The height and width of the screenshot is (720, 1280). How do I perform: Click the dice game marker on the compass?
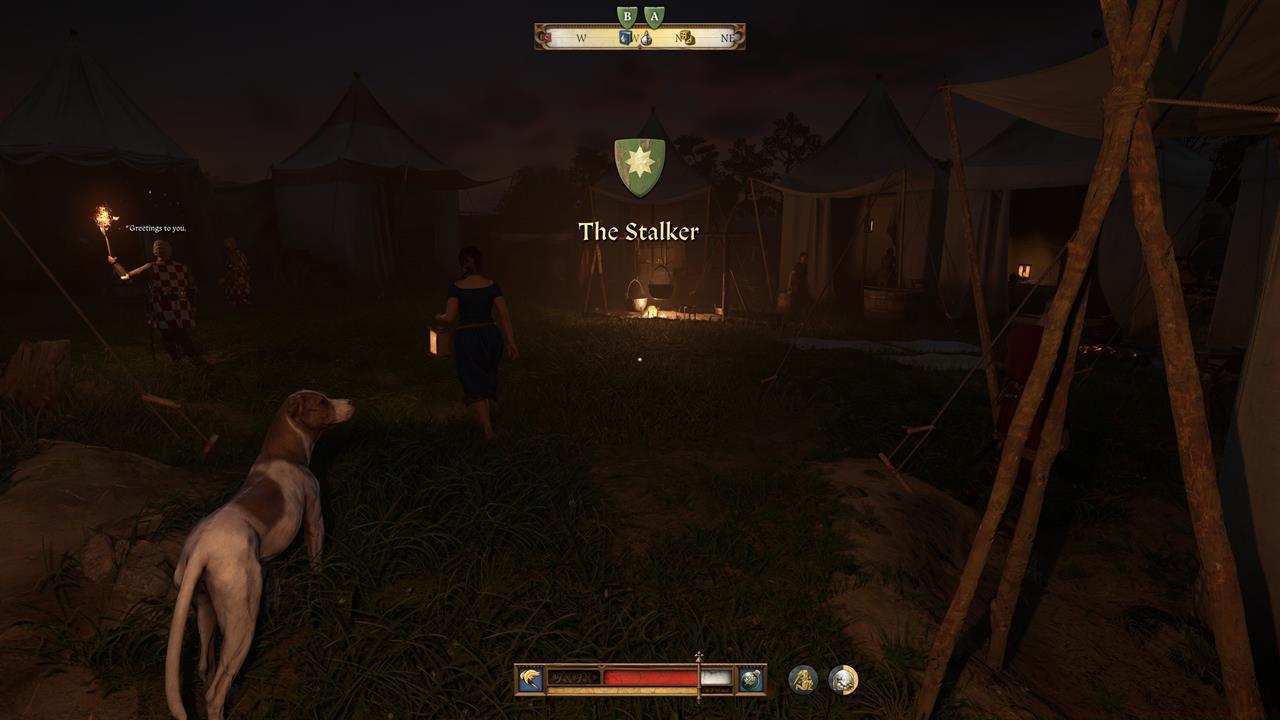coord(688,37)
